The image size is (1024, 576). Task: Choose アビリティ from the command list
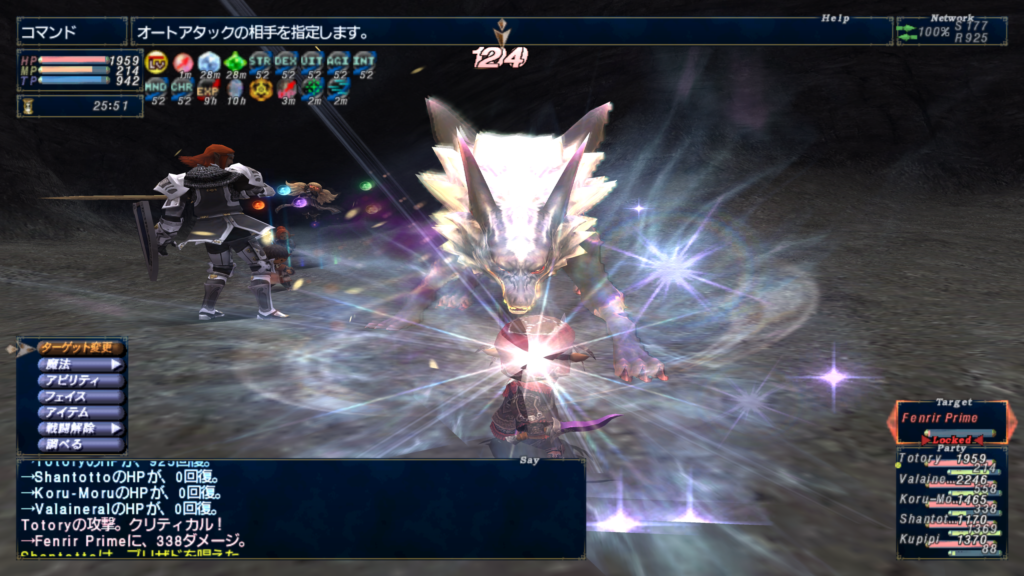pos(80,380)
